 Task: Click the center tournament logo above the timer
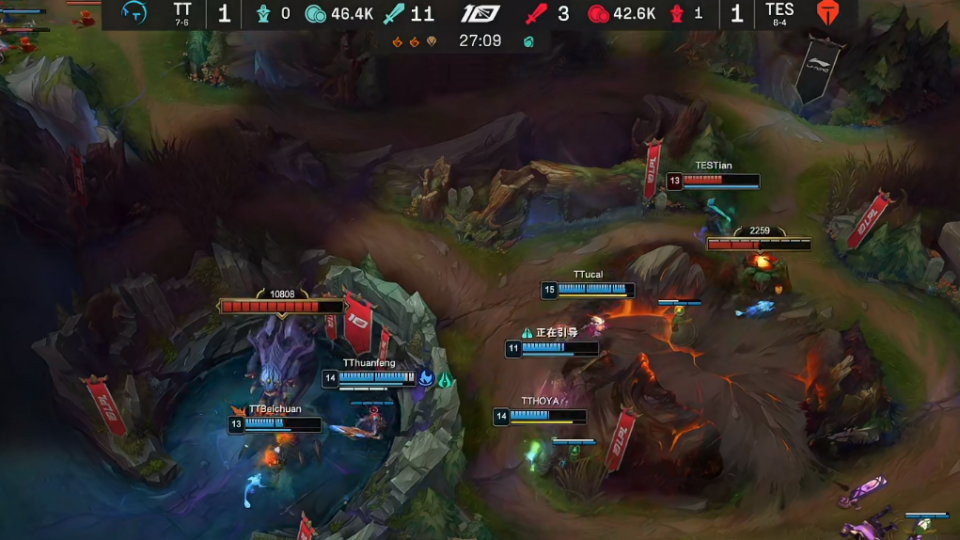click(x=480, y=14)
